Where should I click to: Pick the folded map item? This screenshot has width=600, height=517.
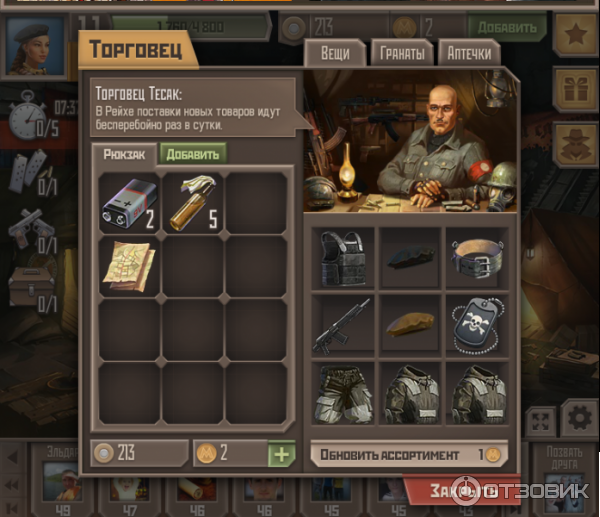(x=130, y=264)
